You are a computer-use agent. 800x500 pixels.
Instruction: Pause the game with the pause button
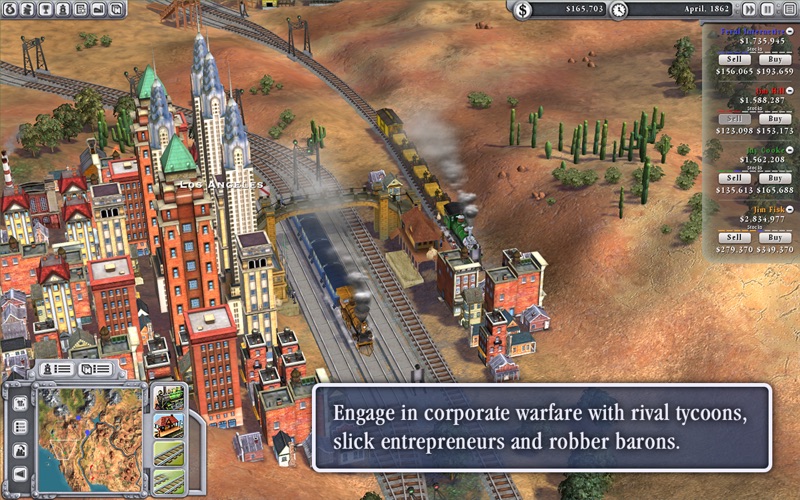[x=767, y=9]
